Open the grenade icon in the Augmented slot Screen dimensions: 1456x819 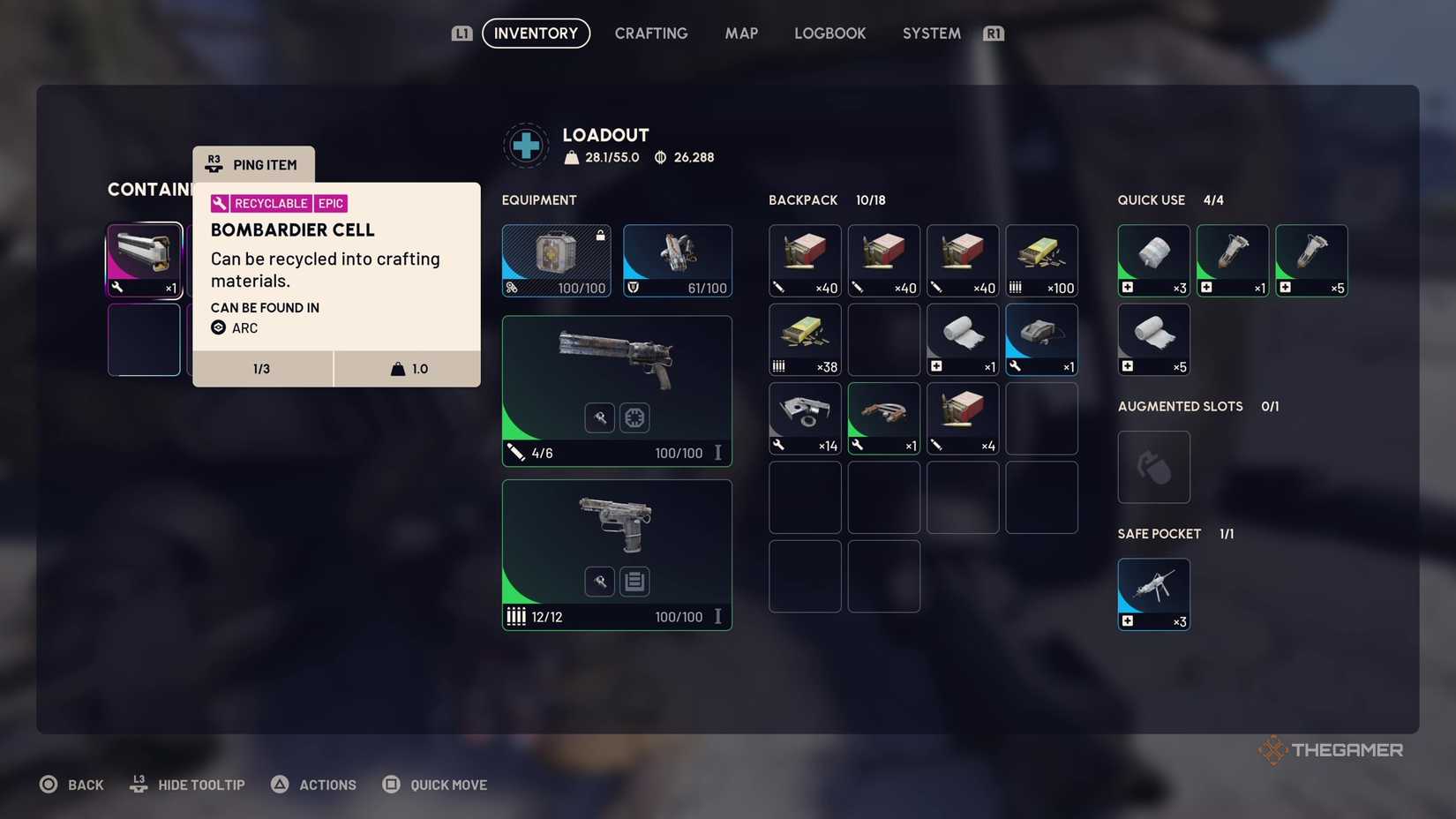pyautogui.click(x=1153, y=467)
